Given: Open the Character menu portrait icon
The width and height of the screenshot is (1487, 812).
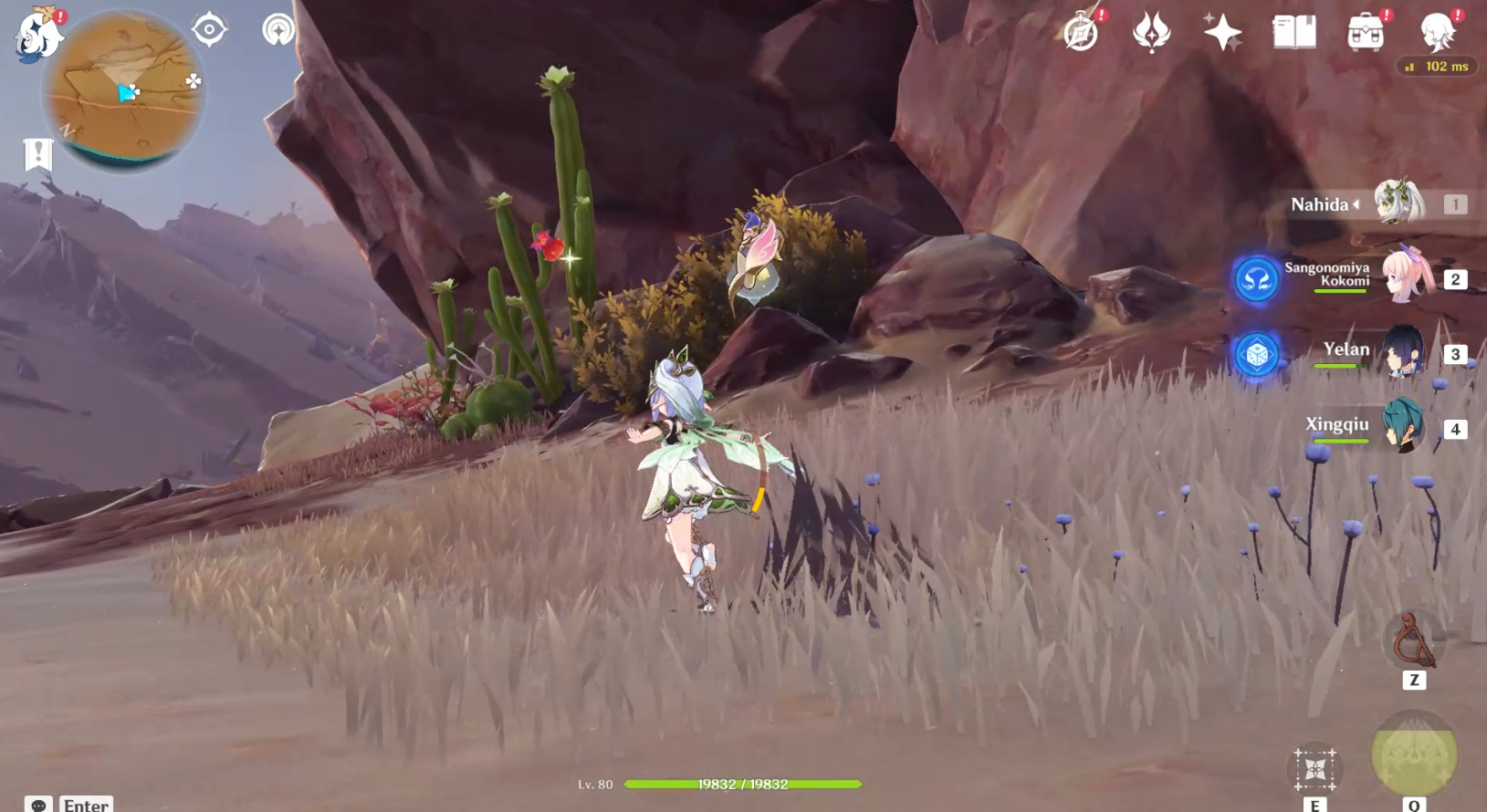Looking at the screenshot, I should tap(1439, 33).
